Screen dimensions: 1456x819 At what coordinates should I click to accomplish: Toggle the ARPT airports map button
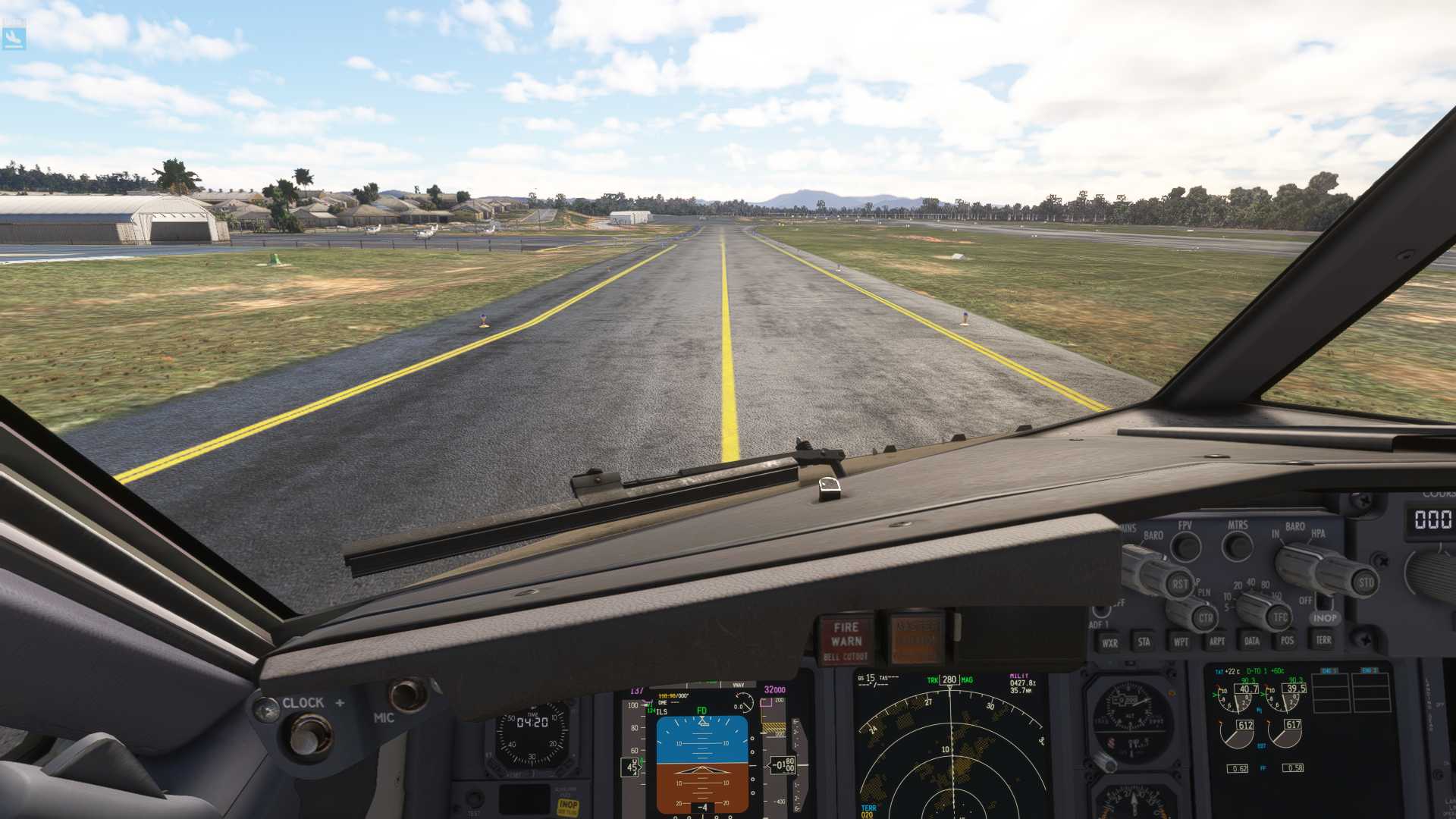1217,642
